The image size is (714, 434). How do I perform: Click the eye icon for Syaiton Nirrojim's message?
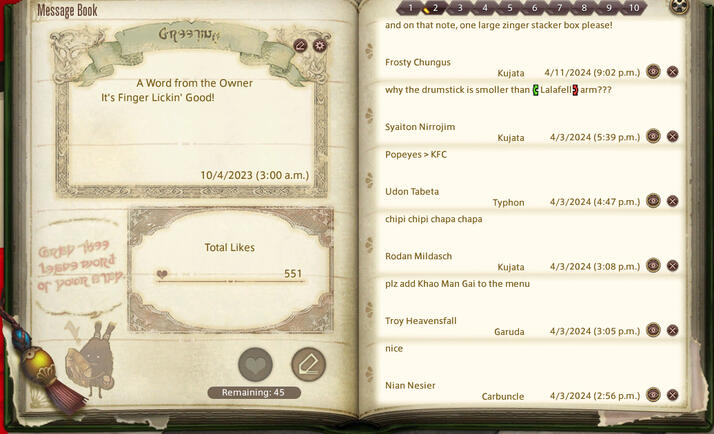click(x=653, y=137)
